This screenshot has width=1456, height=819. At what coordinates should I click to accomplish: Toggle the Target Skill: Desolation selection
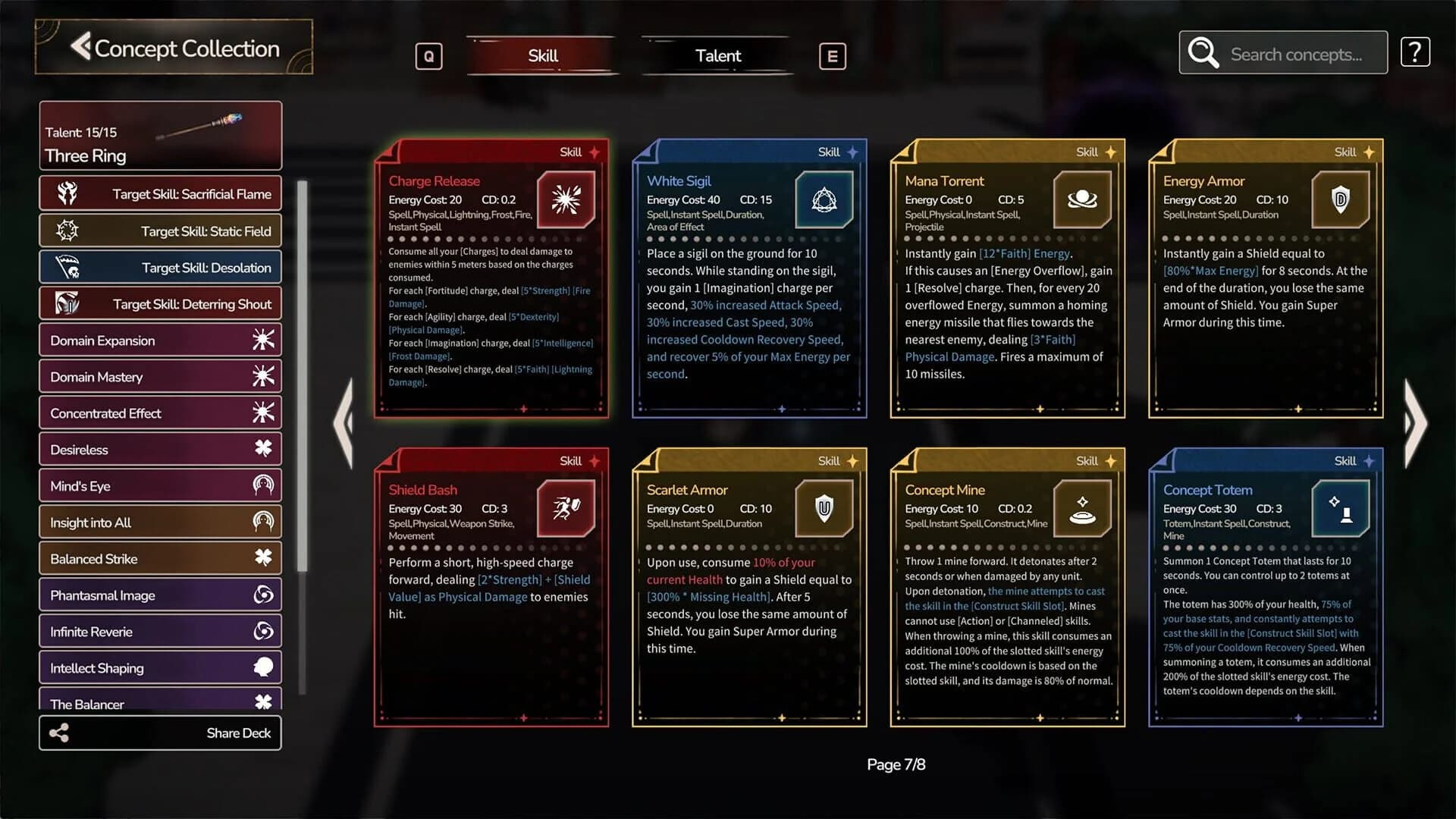(160, 267)
